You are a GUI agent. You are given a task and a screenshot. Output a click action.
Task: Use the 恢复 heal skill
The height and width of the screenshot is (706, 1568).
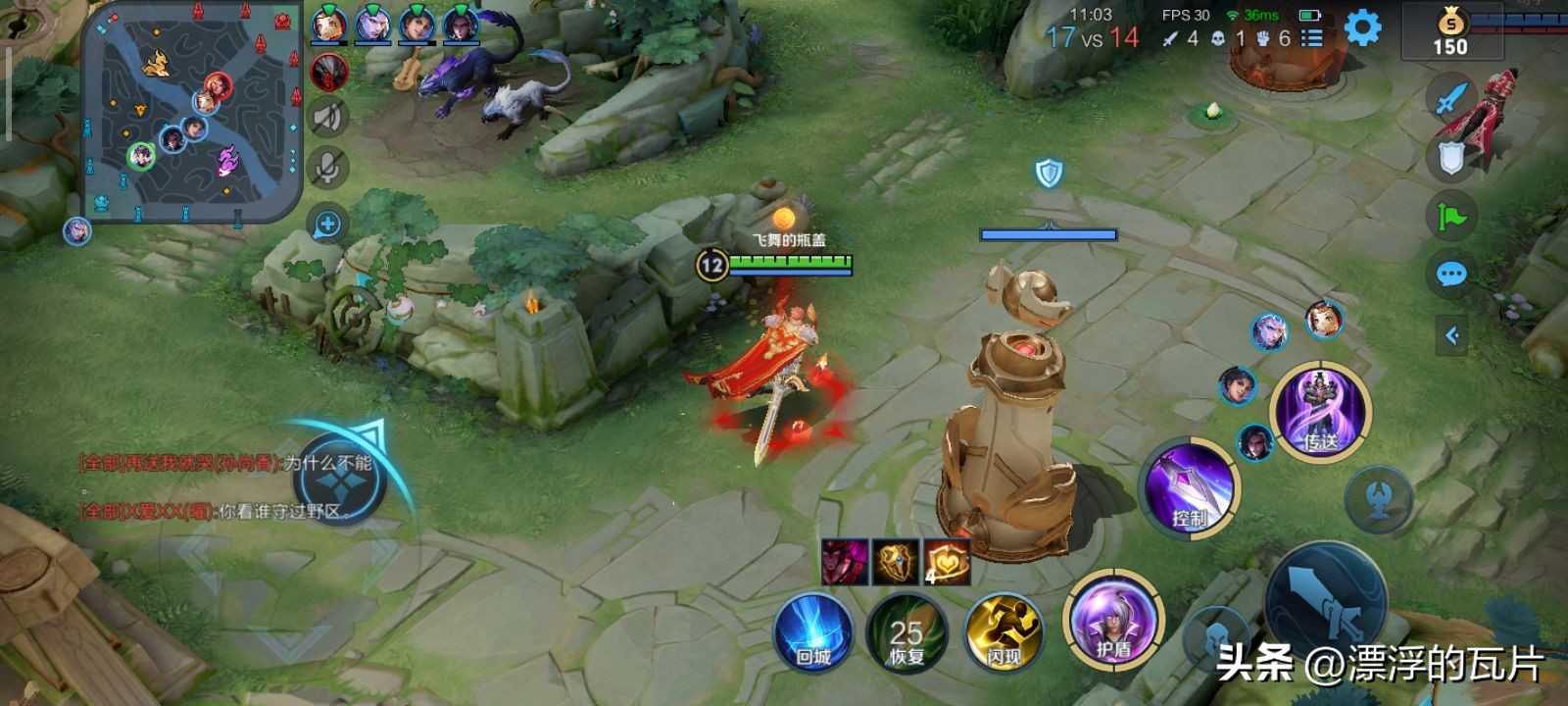(906, 631)
